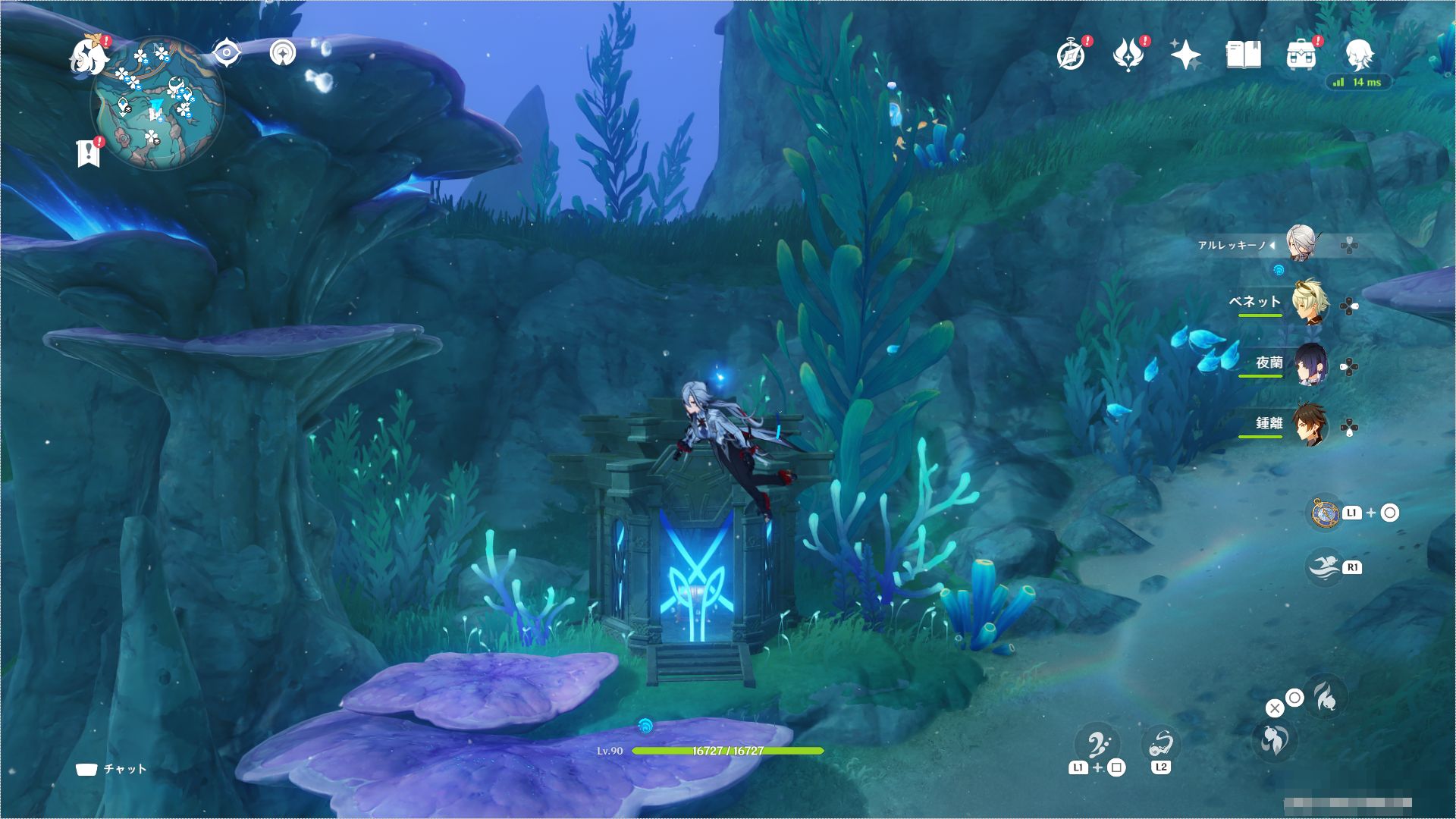Open the Adventurer Handbook book icon
Image resolution: width=1456 pixels, height=819 pixels.
(1244, 55)
